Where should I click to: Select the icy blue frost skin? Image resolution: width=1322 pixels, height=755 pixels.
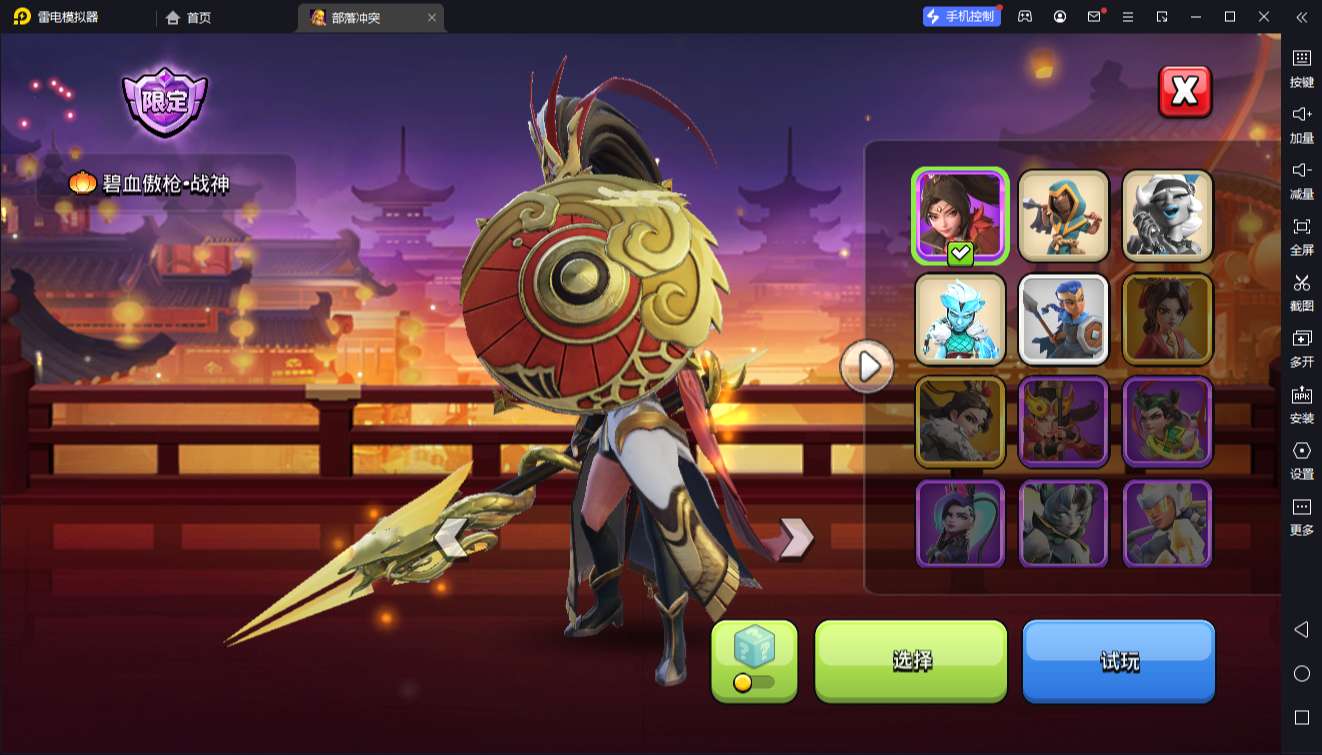pos(960,319)
